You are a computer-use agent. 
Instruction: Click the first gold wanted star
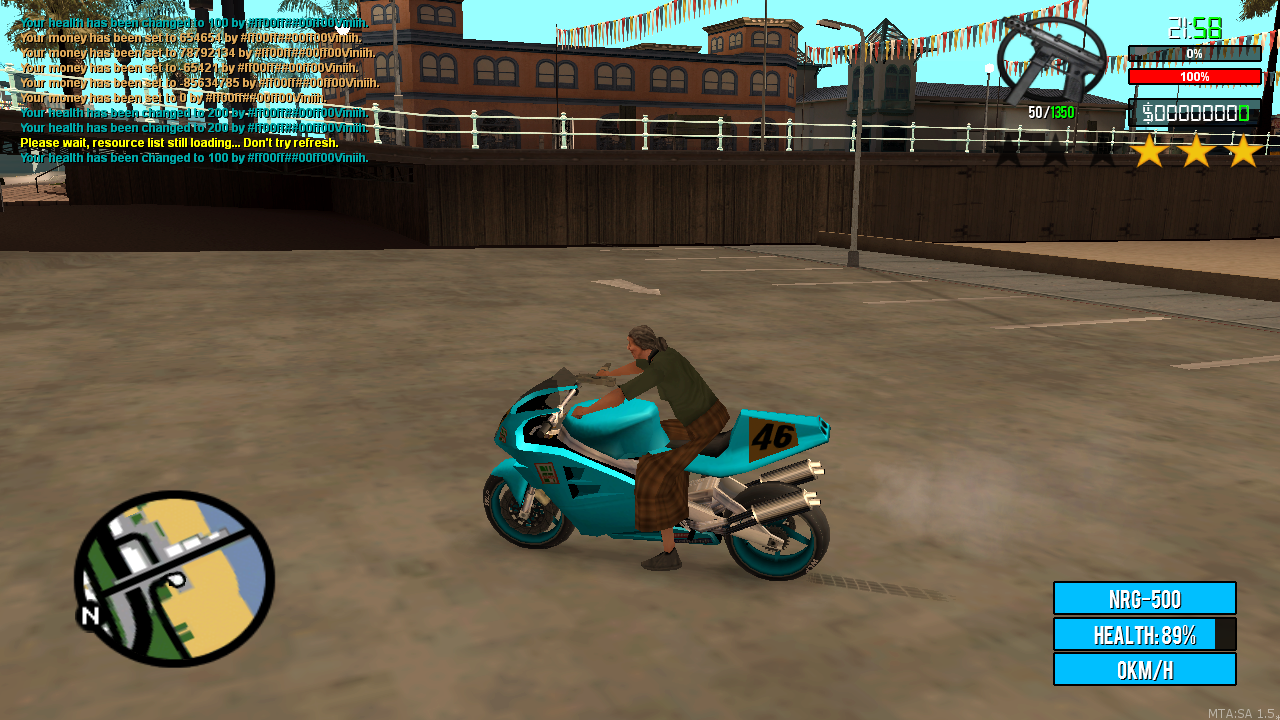[x=1147, y=152]
